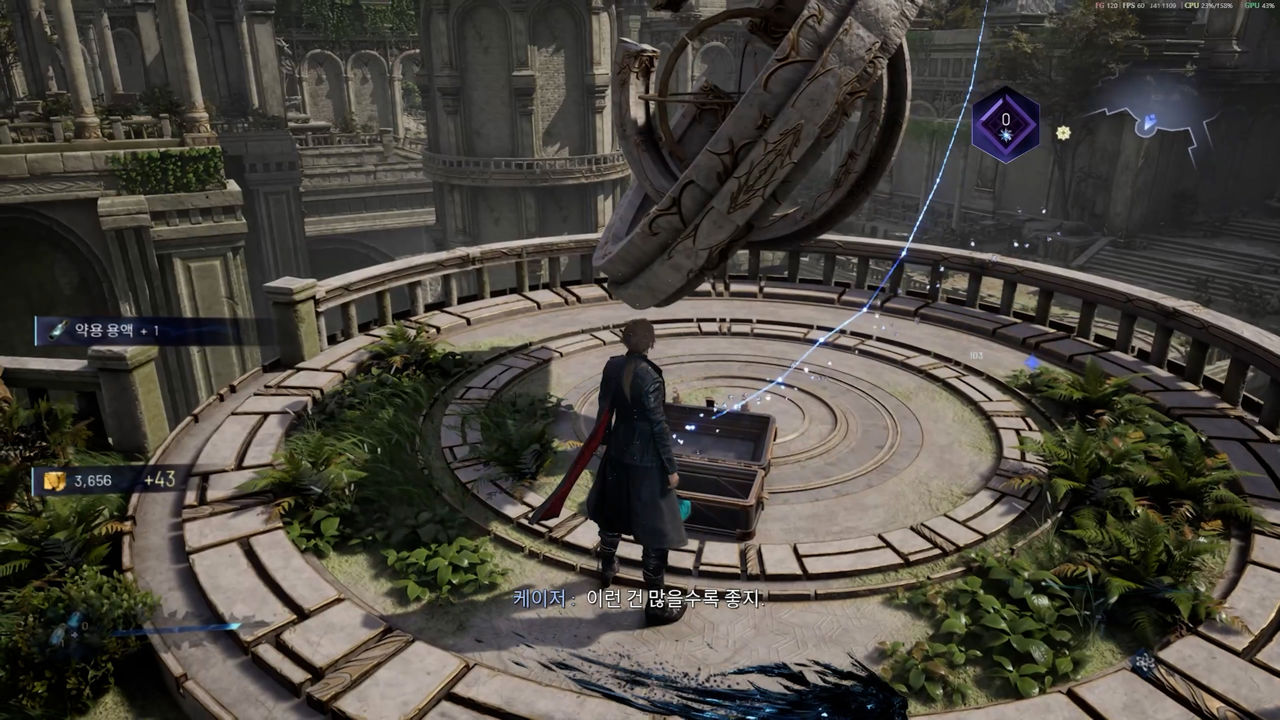Select the yellow star marker beside the minimap

point(1063,132)
